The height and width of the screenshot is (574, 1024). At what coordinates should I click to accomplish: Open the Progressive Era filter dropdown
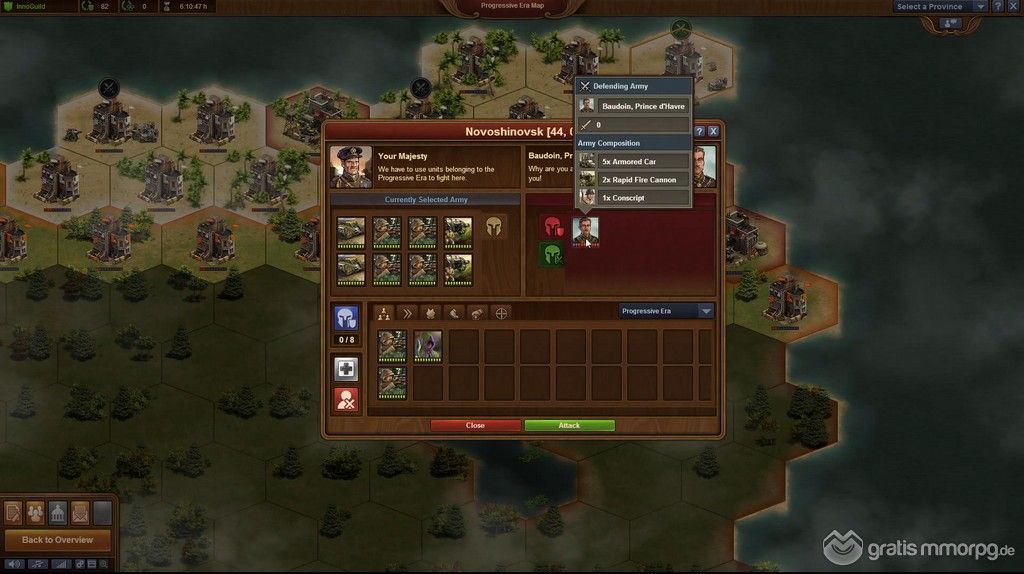pyautogui.click(x=666, y=311)
